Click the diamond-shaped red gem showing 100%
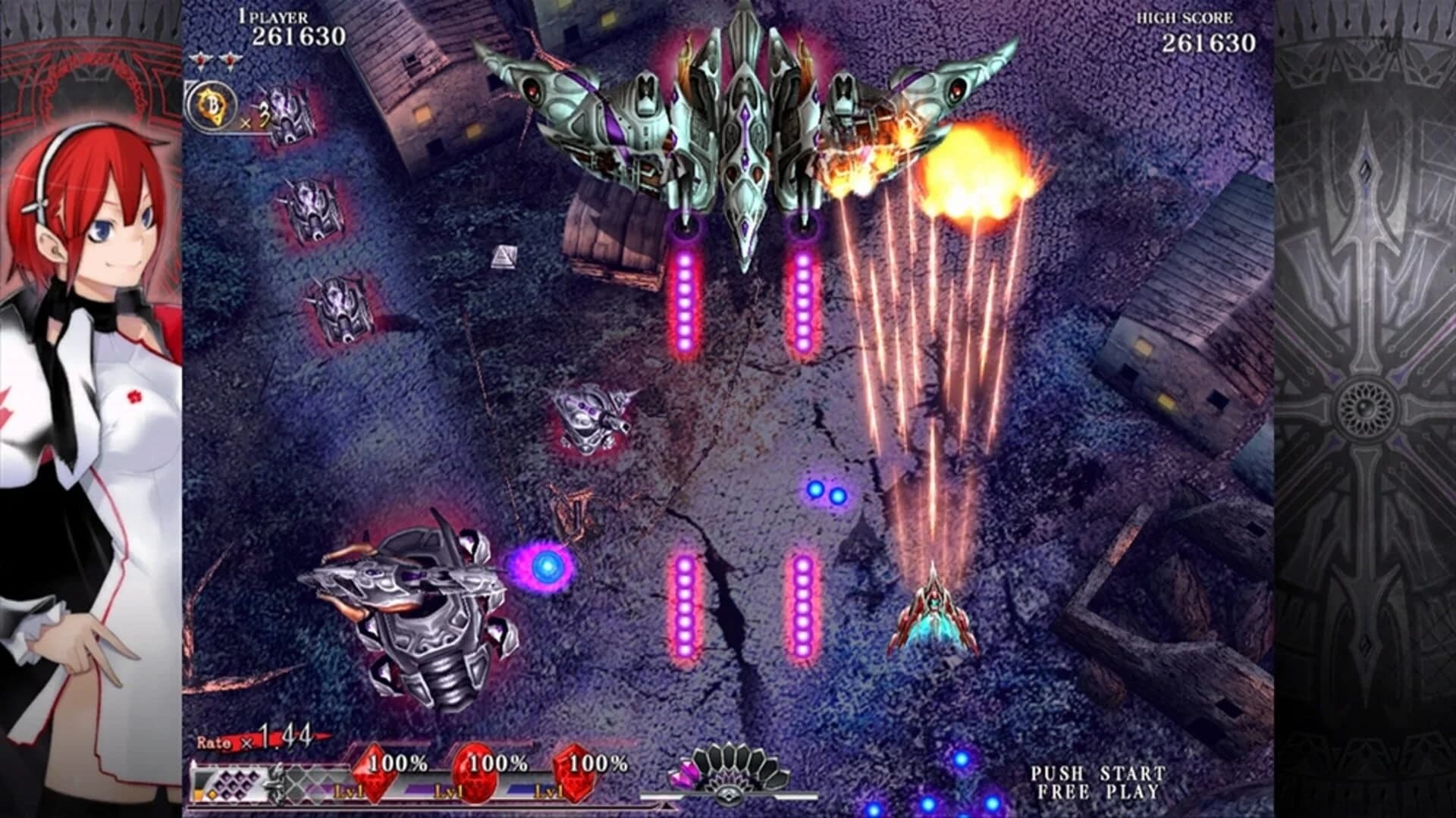This screenshot has height=818, width=1456. click(375, 774)
